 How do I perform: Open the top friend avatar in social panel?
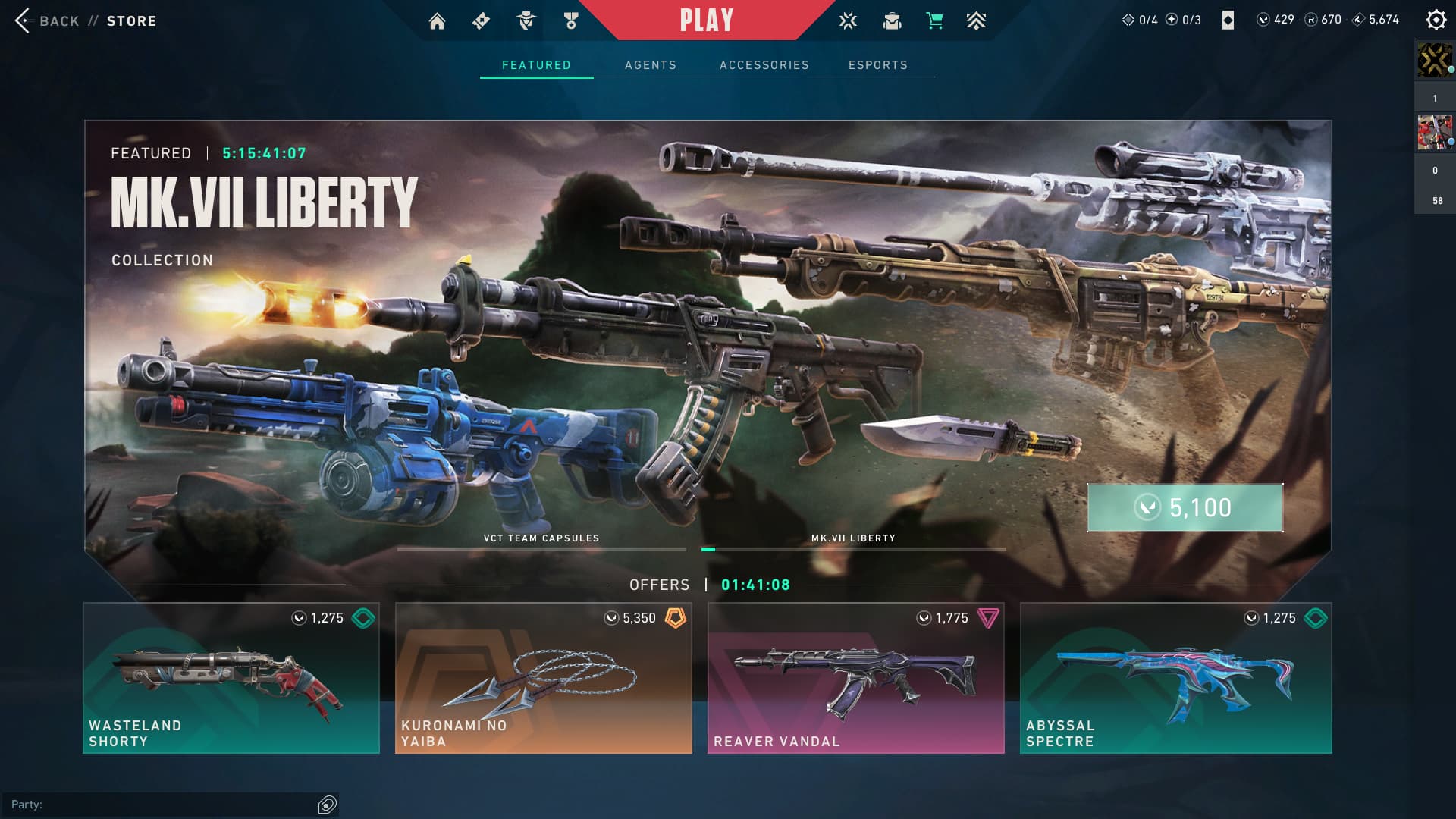(1435, 61)
